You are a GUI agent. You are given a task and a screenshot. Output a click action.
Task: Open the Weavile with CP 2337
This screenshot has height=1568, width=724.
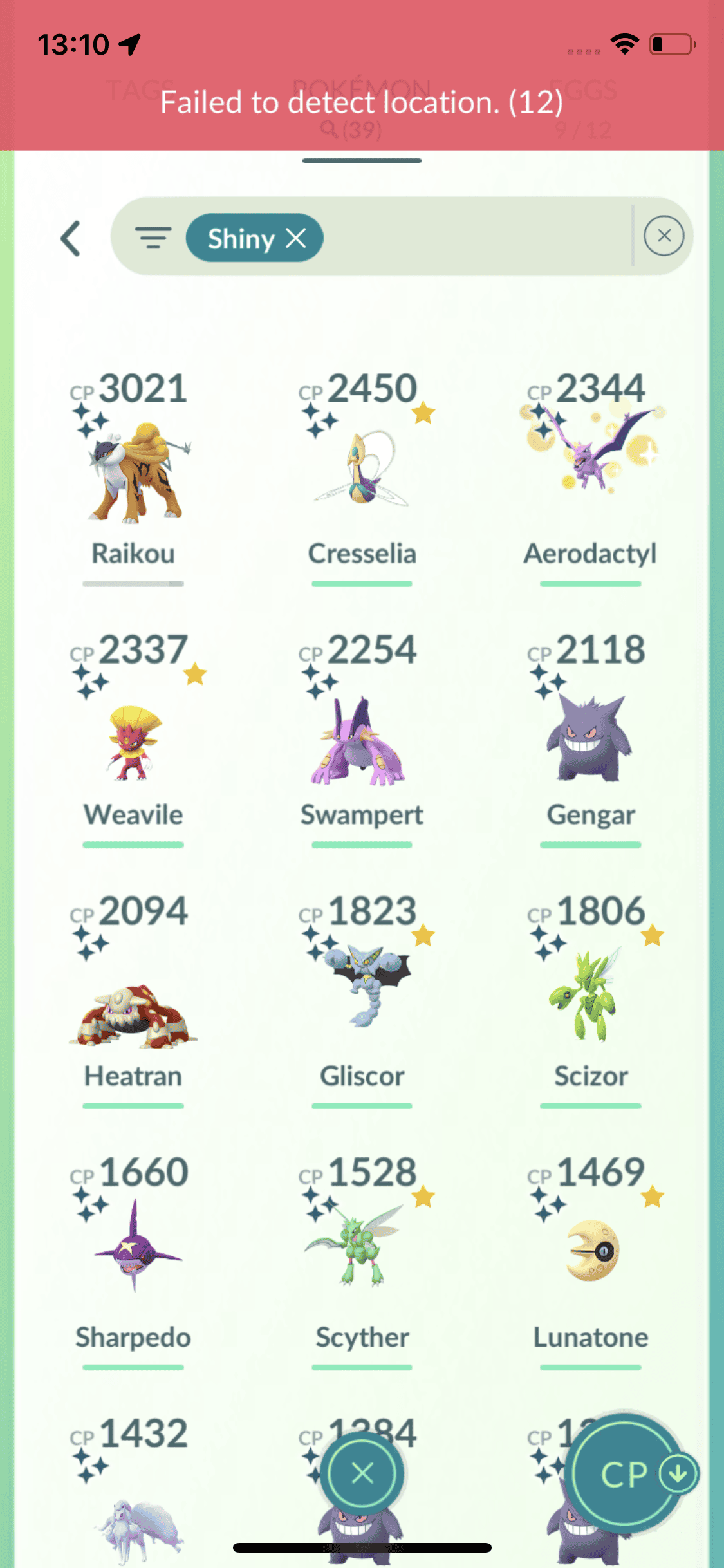(133, 740)
